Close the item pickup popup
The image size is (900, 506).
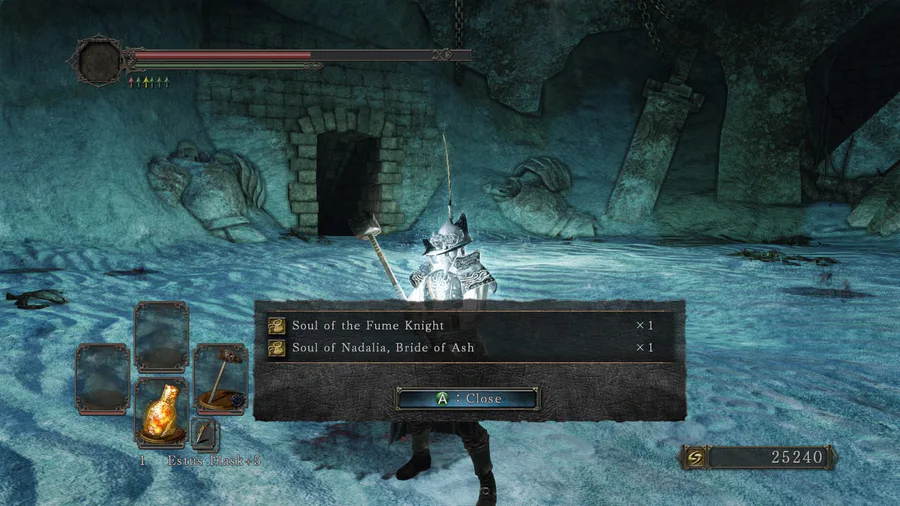coord(468,398)
